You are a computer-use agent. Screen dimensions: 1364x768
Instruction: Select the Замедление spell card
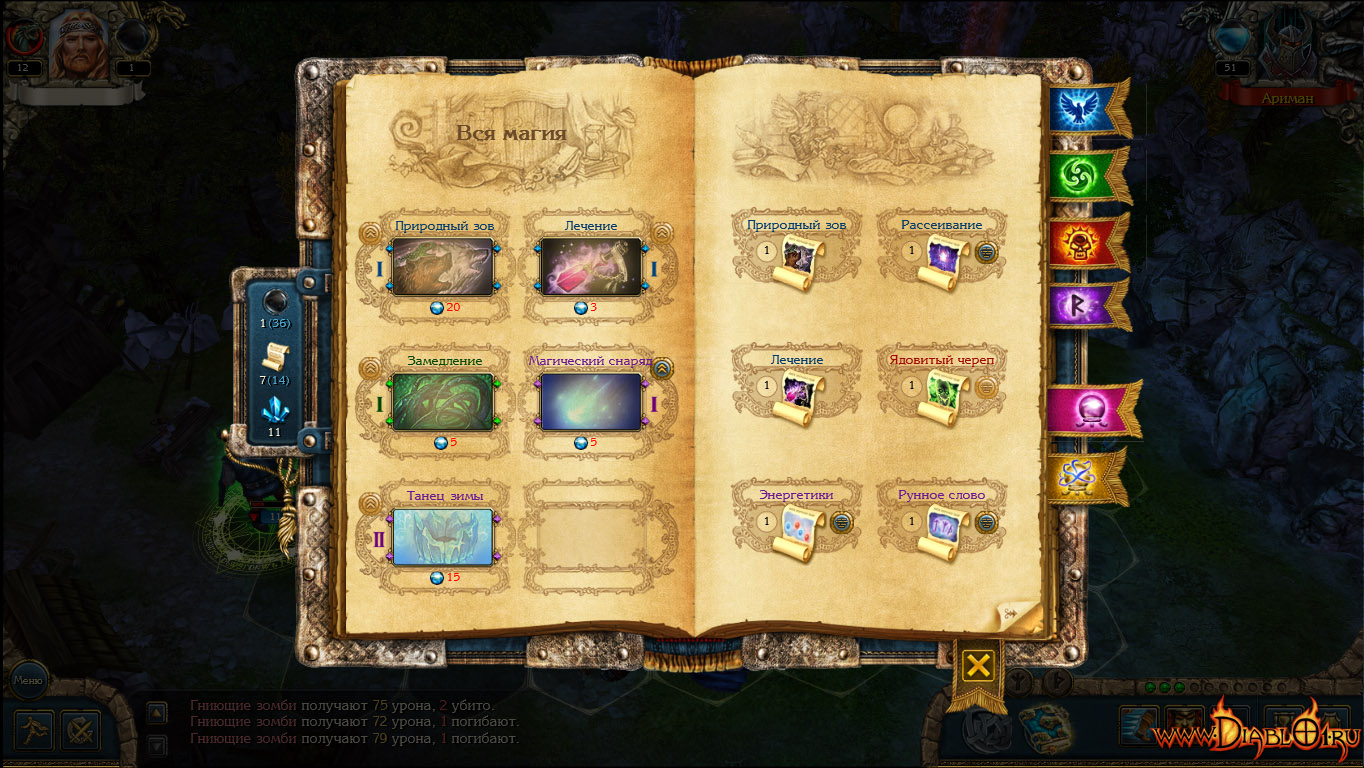click(442, 402)
